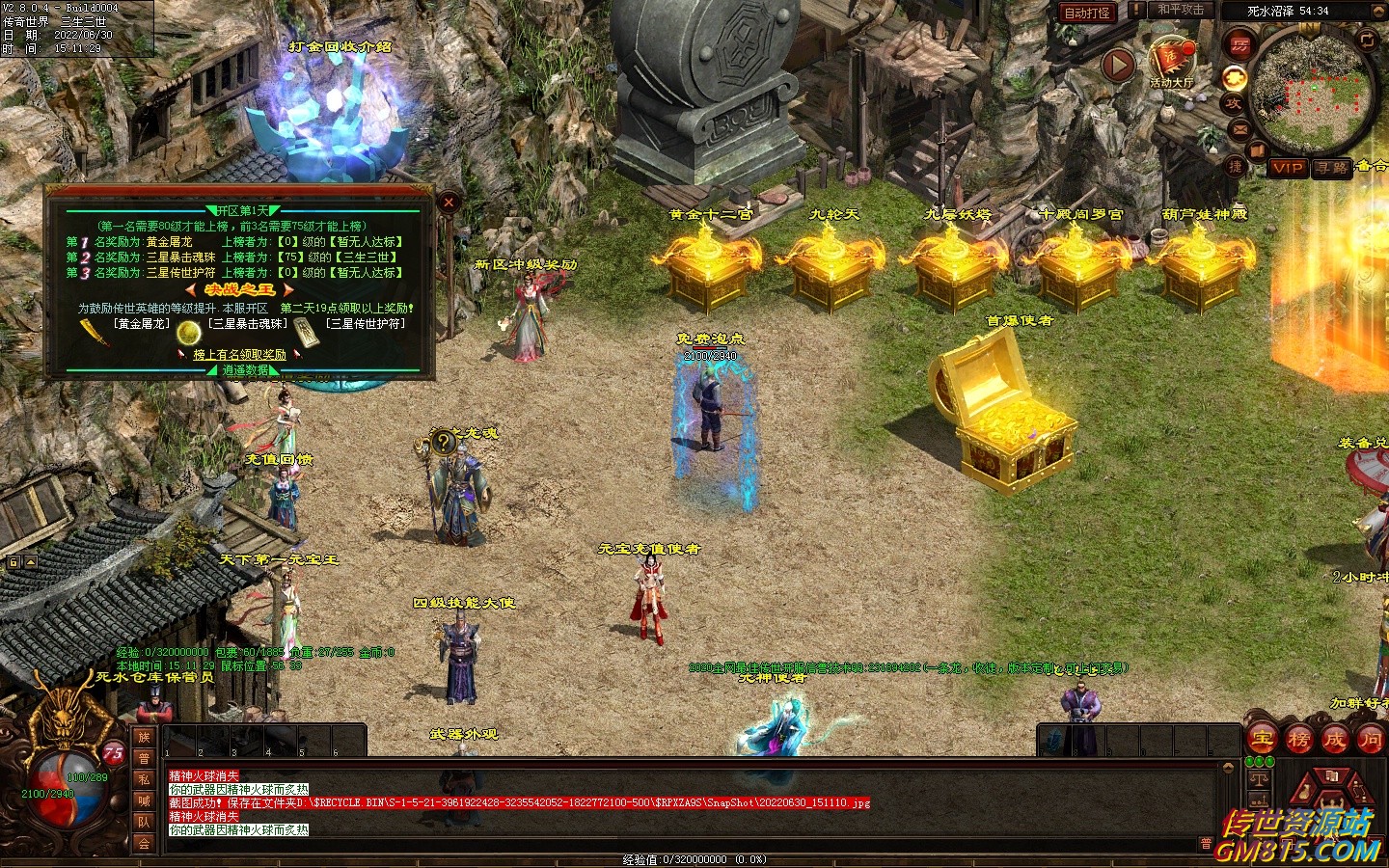Image resolution: width=1389 pixels, height=868 pixels.
Task: Click the 榜上有名领取奖励 reward link
Action: (x=239, y=355)
